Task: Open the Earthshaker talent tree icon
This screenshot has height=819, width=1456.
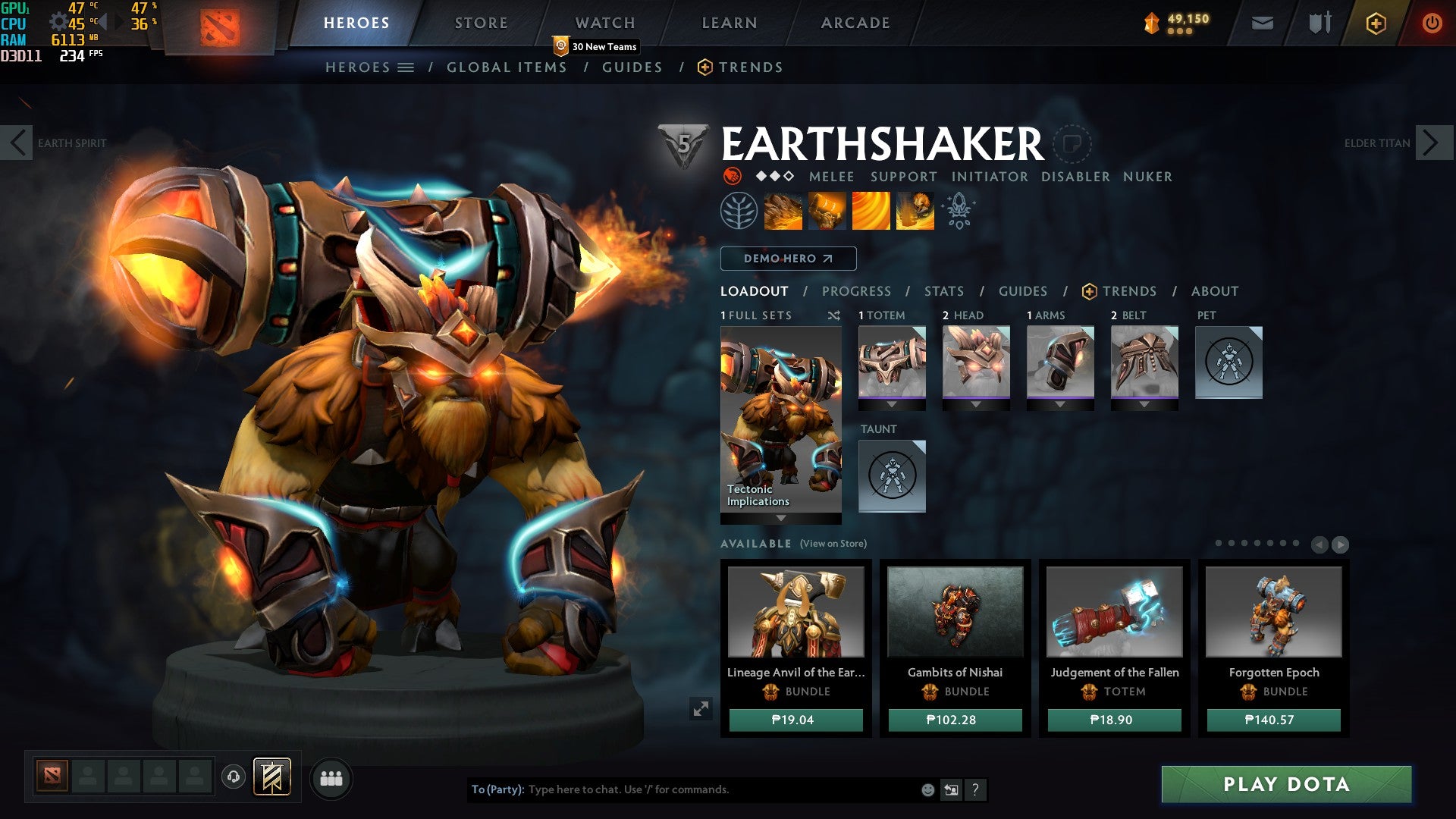Action: point(739,211)
